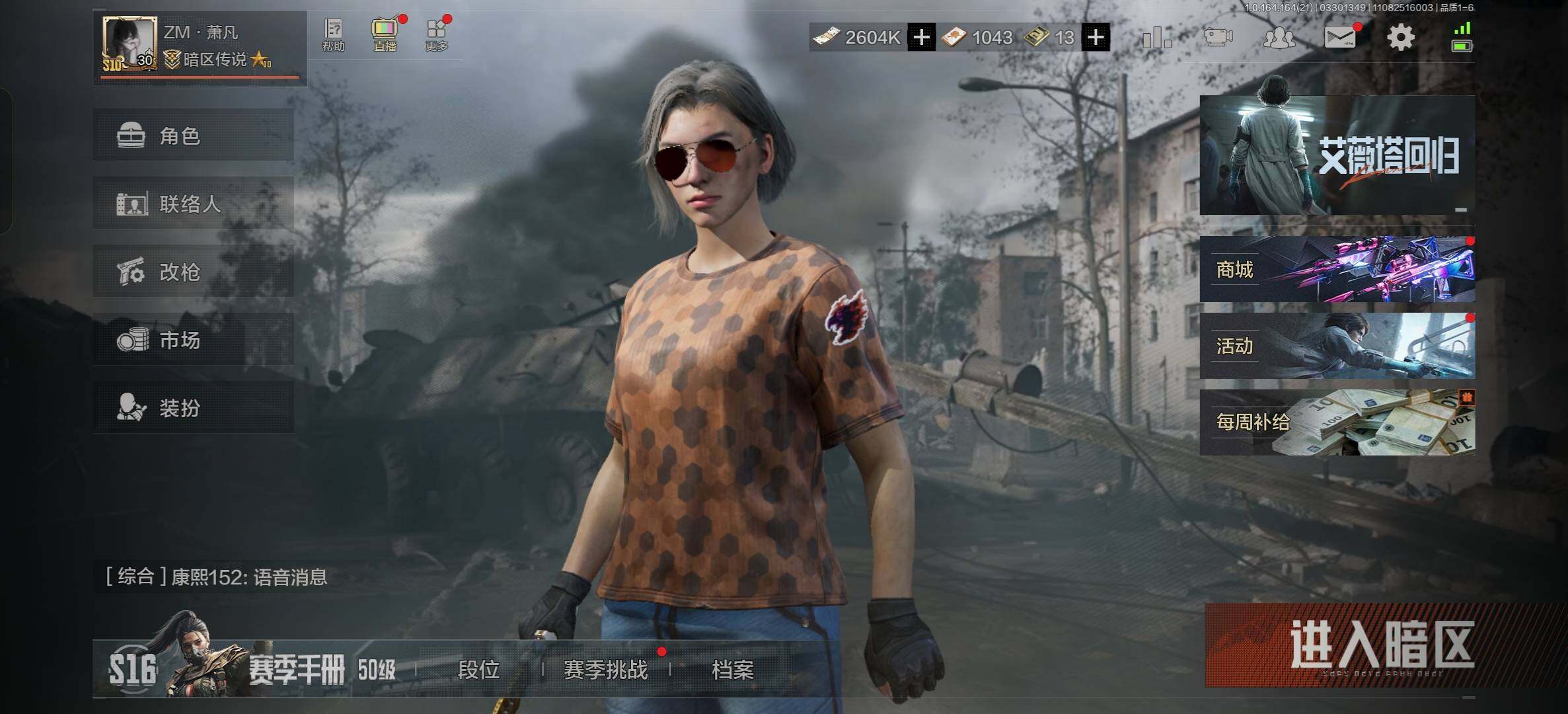
Task: Select the 装扮 outfit menu
Action: (193, 408)
